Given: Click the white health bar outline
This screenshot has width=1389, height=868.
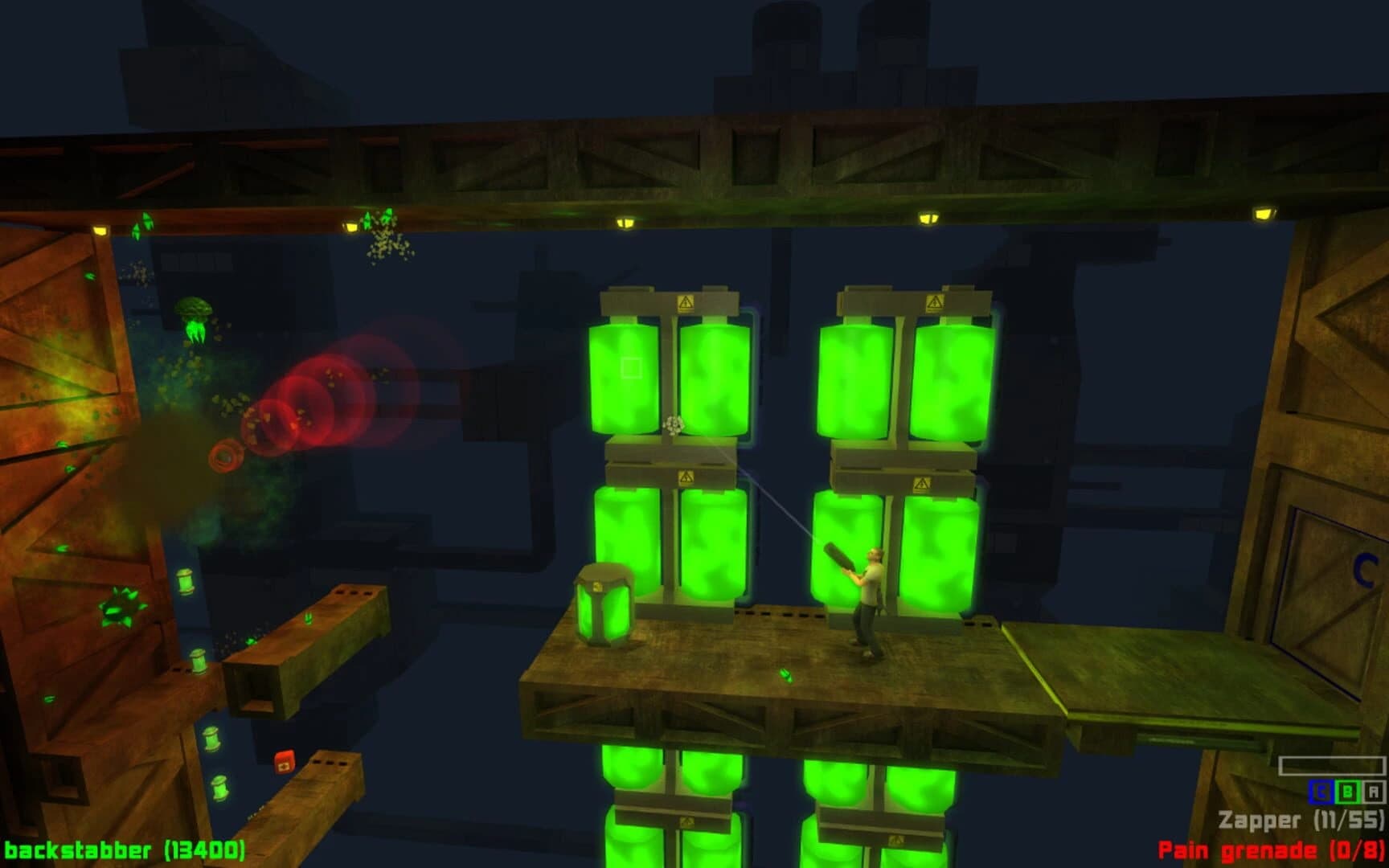Looking at the screenshot, I should [x=1331, y=765].
